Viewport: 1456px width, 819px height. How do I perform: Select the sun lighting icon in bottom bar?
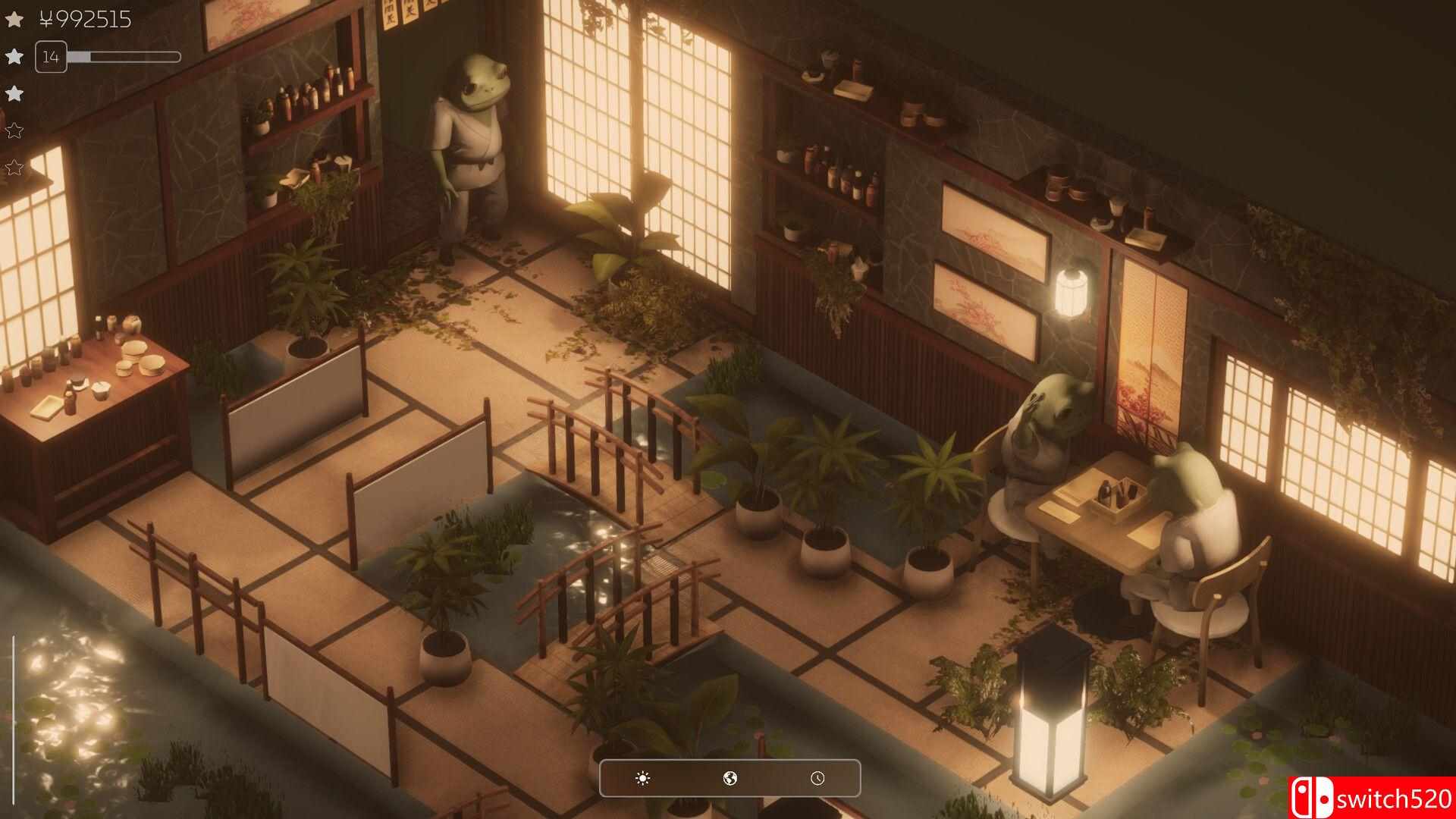(641, 777)
